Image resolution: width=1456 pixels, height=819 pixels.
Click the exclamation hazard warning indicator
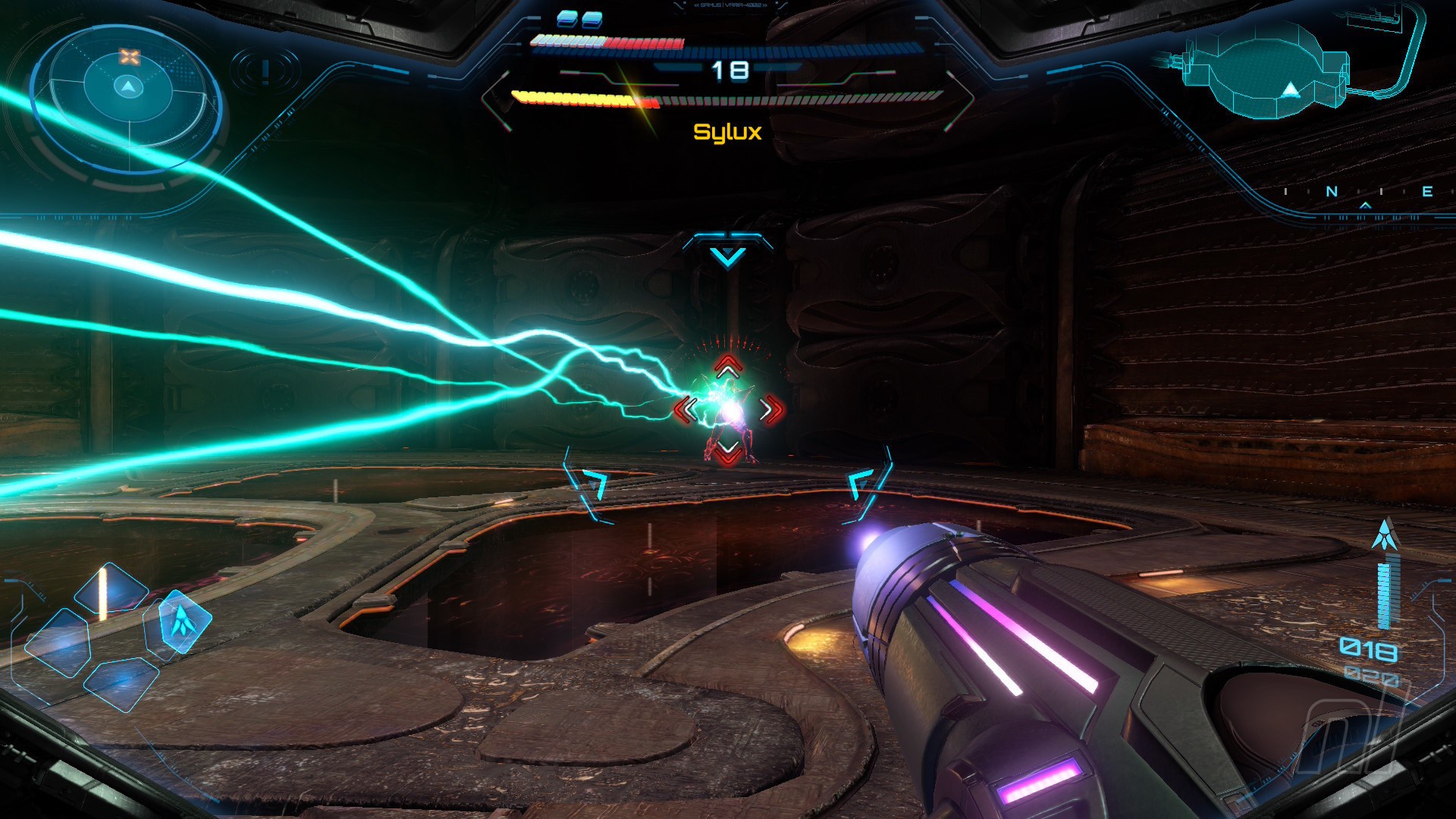pyautogui.click(x=265, y=71)
